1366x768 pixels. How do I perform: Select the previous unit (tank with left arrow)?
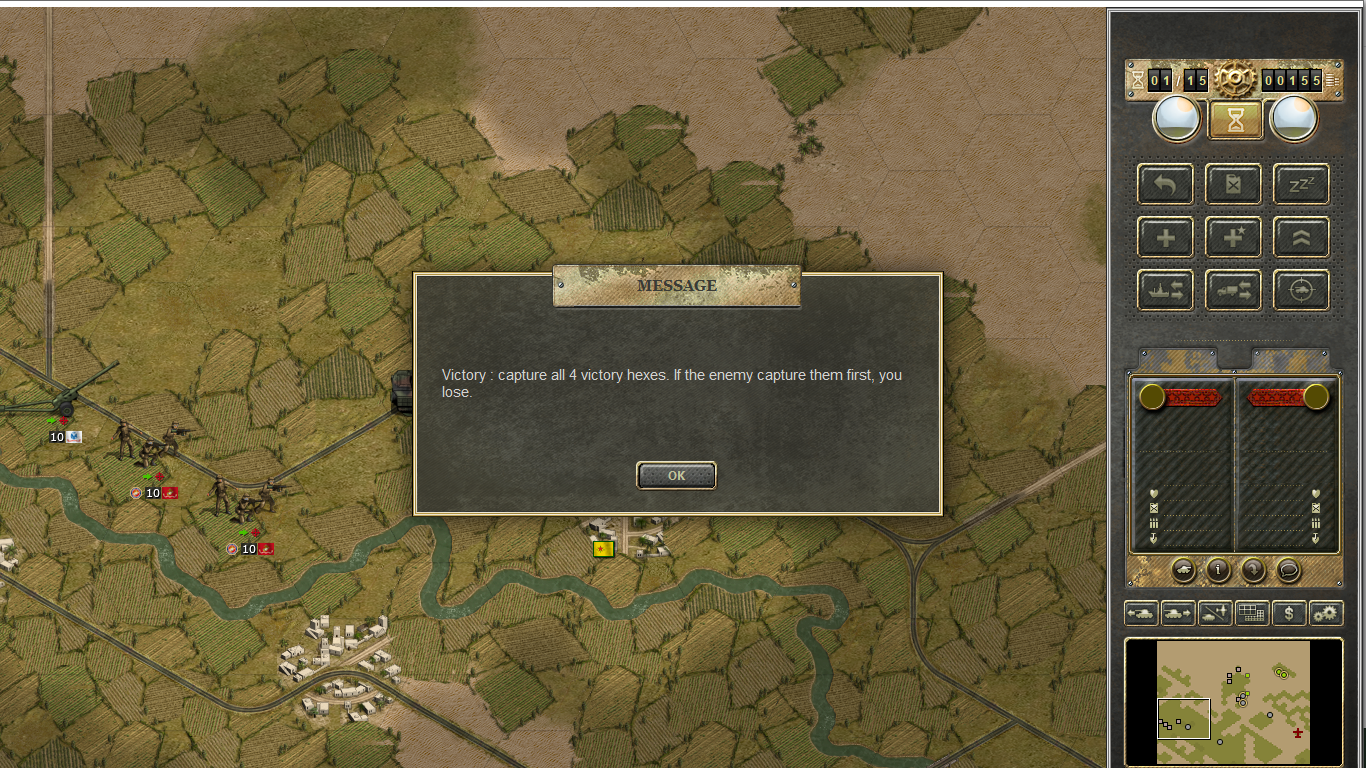pos(1141,613)
